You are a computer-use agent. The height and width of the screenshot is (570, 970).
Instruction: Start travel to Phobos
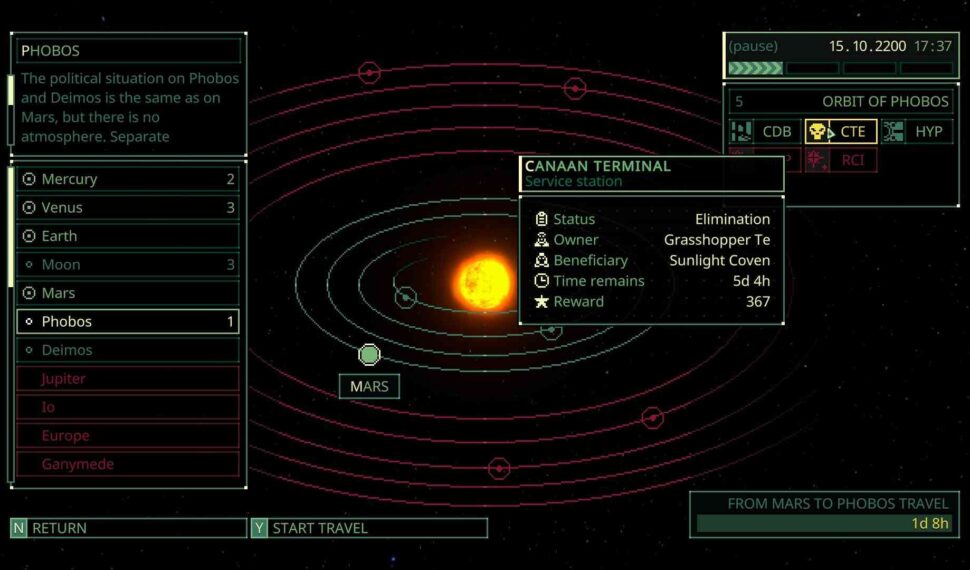pyautogui.click(x=369, y=528)
